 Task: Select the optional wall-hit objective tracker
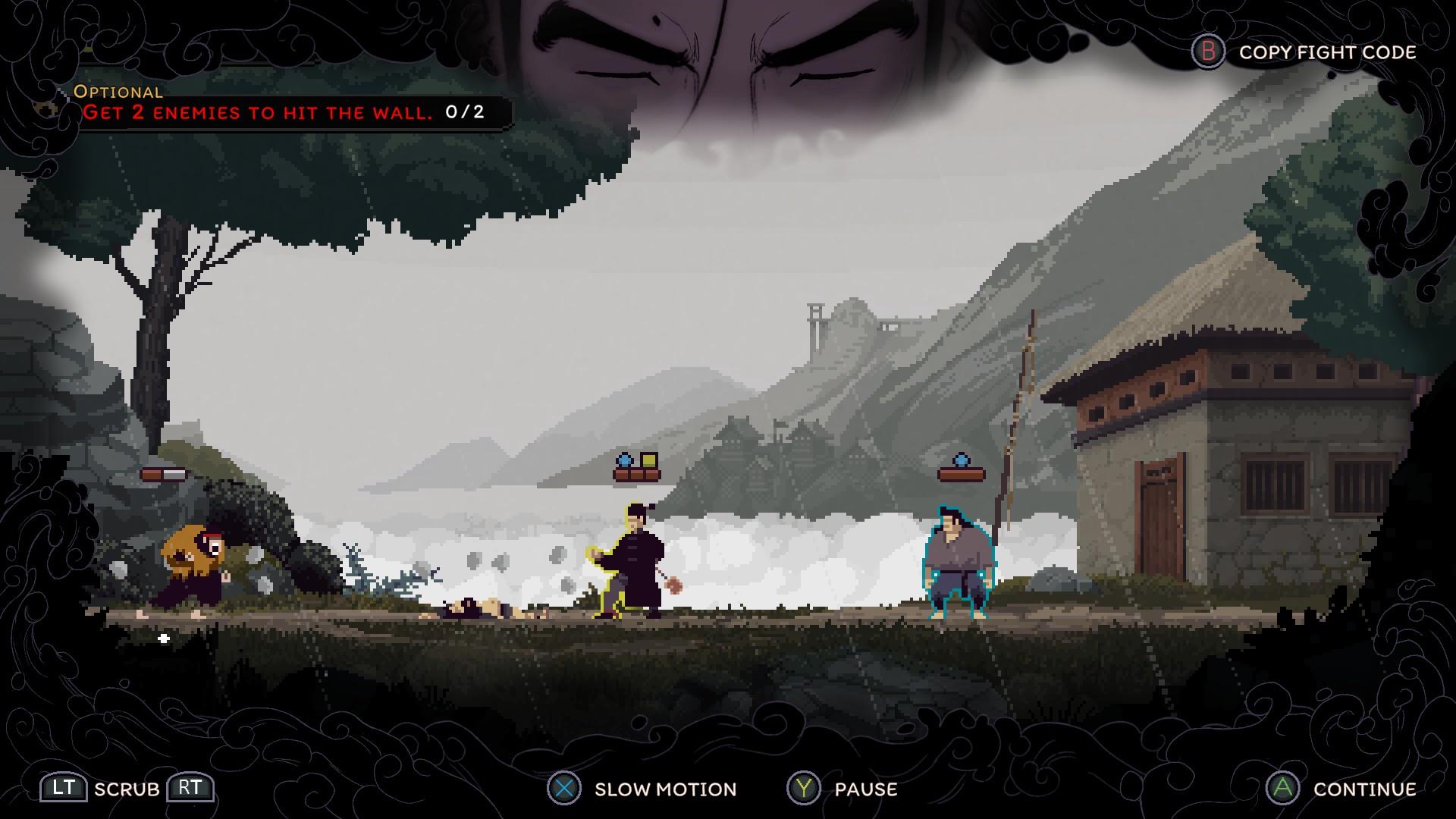click(x=281, y=112)
